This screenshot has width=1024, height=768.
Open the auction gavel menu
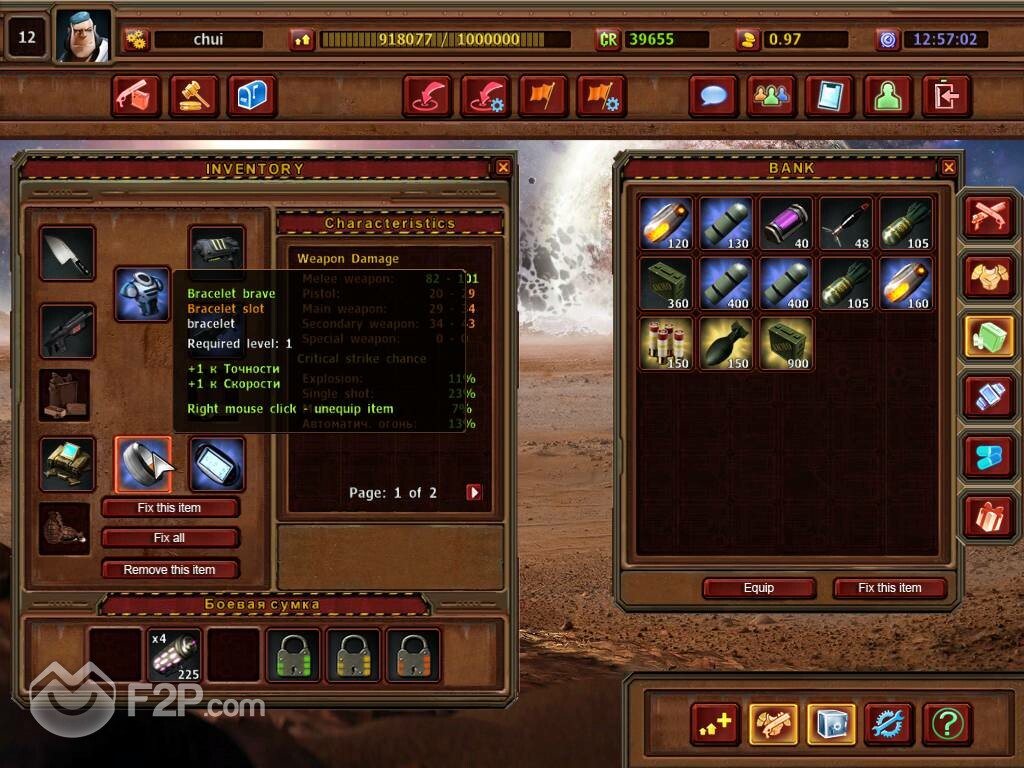pyautogui.click(x=194, y=96)
